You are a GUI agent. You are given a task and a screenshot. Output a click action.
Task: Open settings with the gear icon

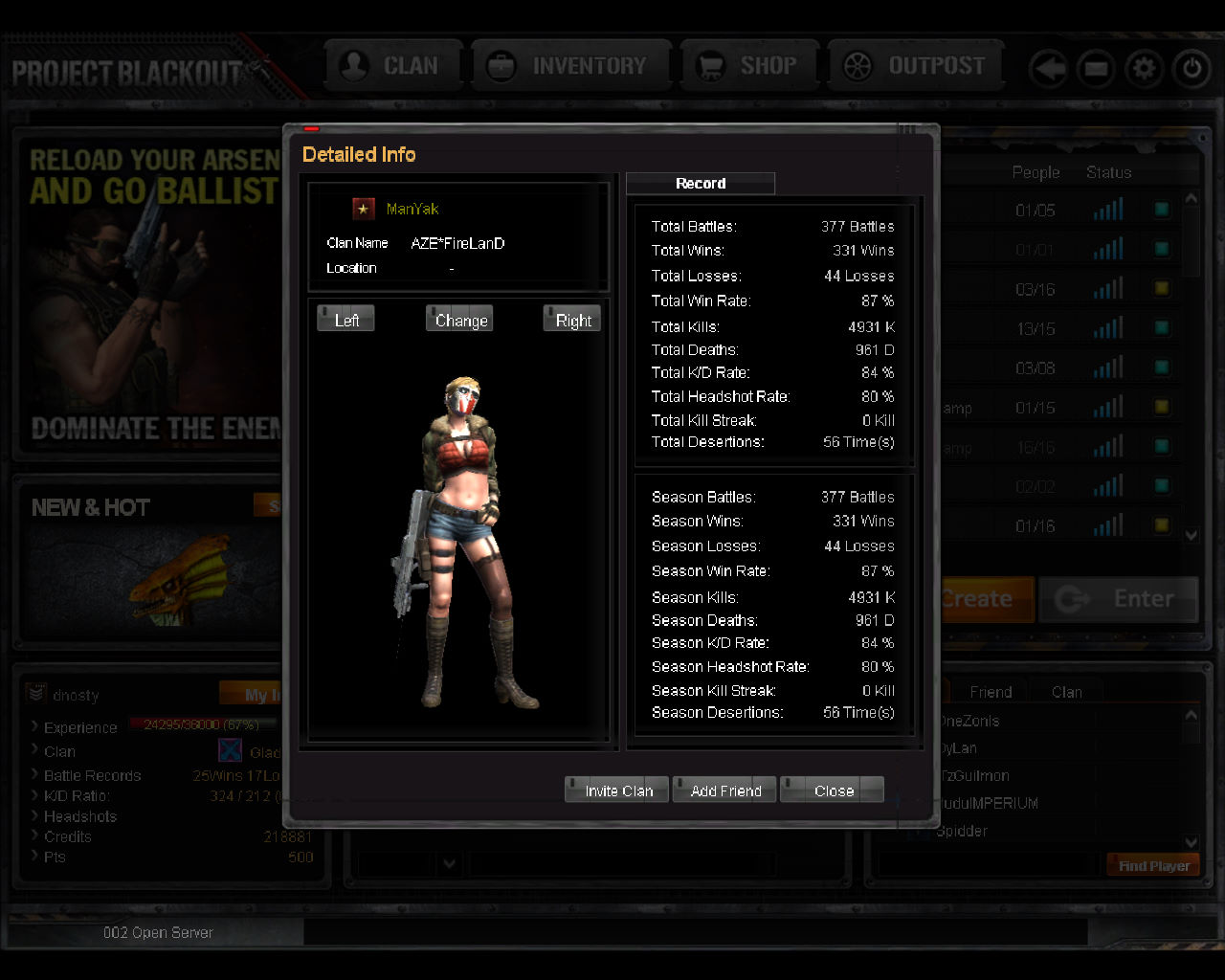[x=1144, y=69]
